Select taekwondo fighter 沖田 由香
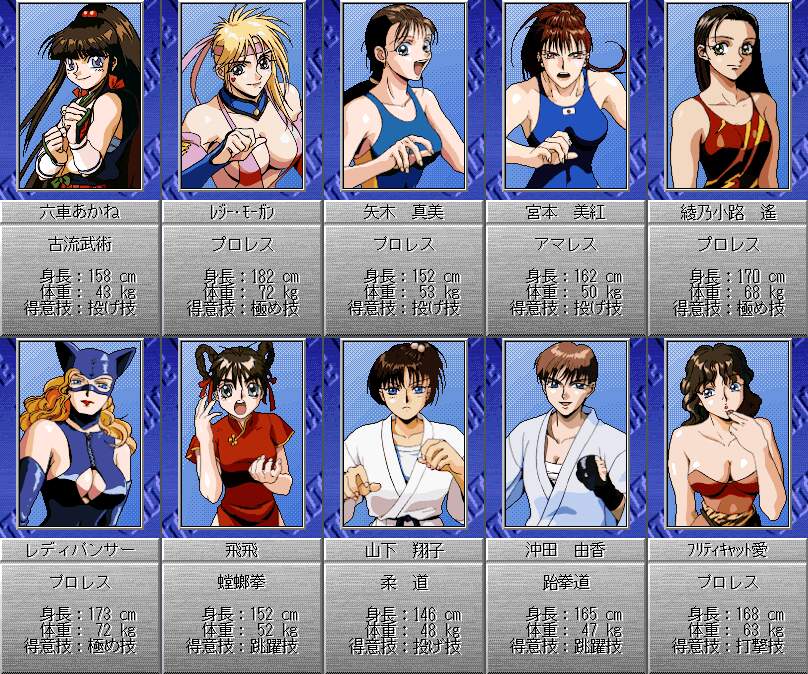This screenshot has height=674, width=808. [566, 434]
